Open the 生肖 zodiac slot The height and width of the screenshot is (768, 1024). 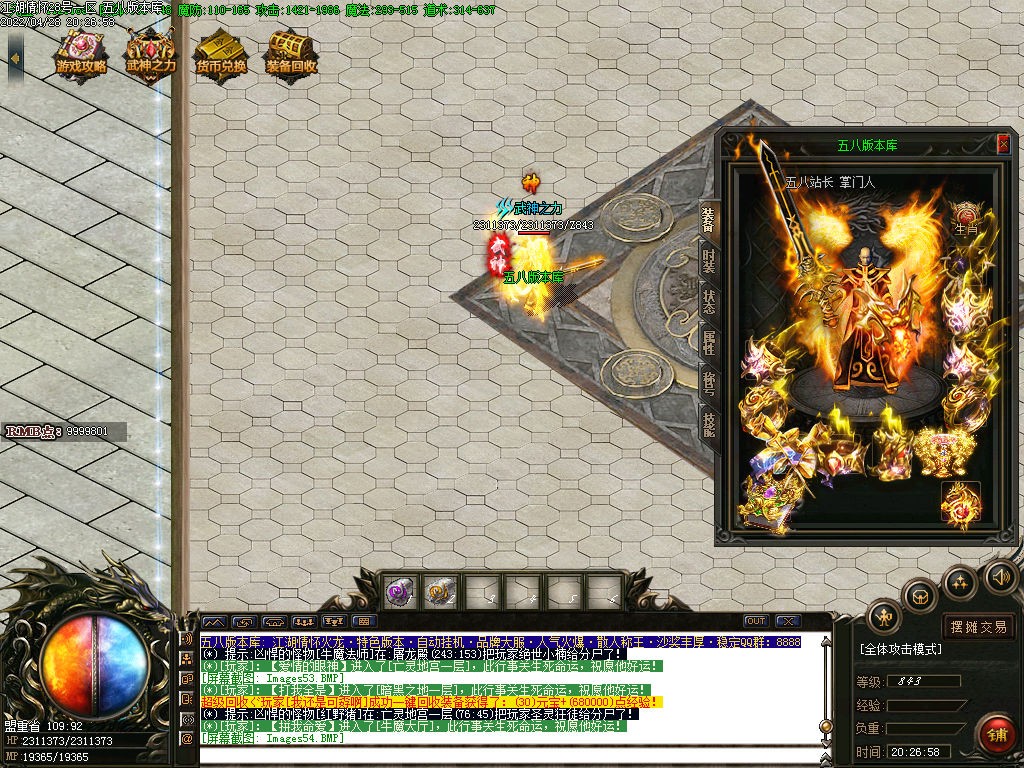[x=966, y=217]
